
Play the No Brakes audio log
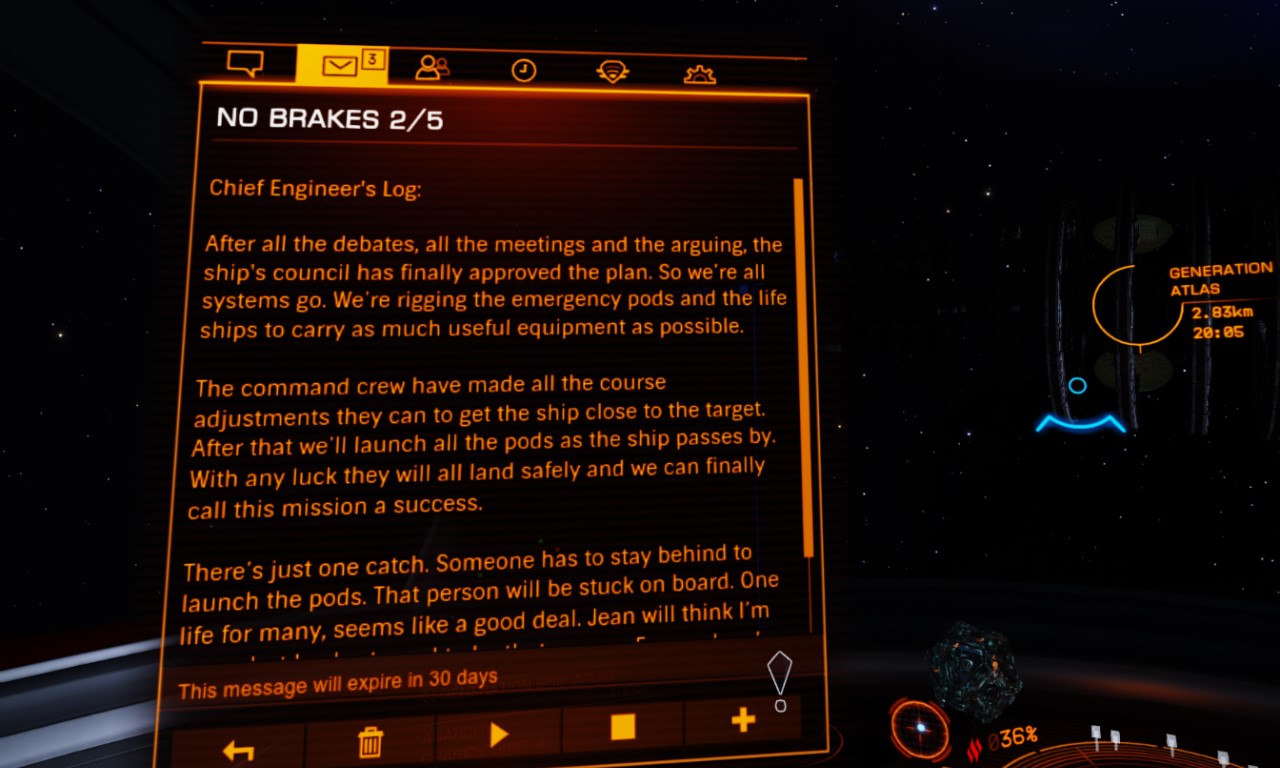(x=498, y=735)
